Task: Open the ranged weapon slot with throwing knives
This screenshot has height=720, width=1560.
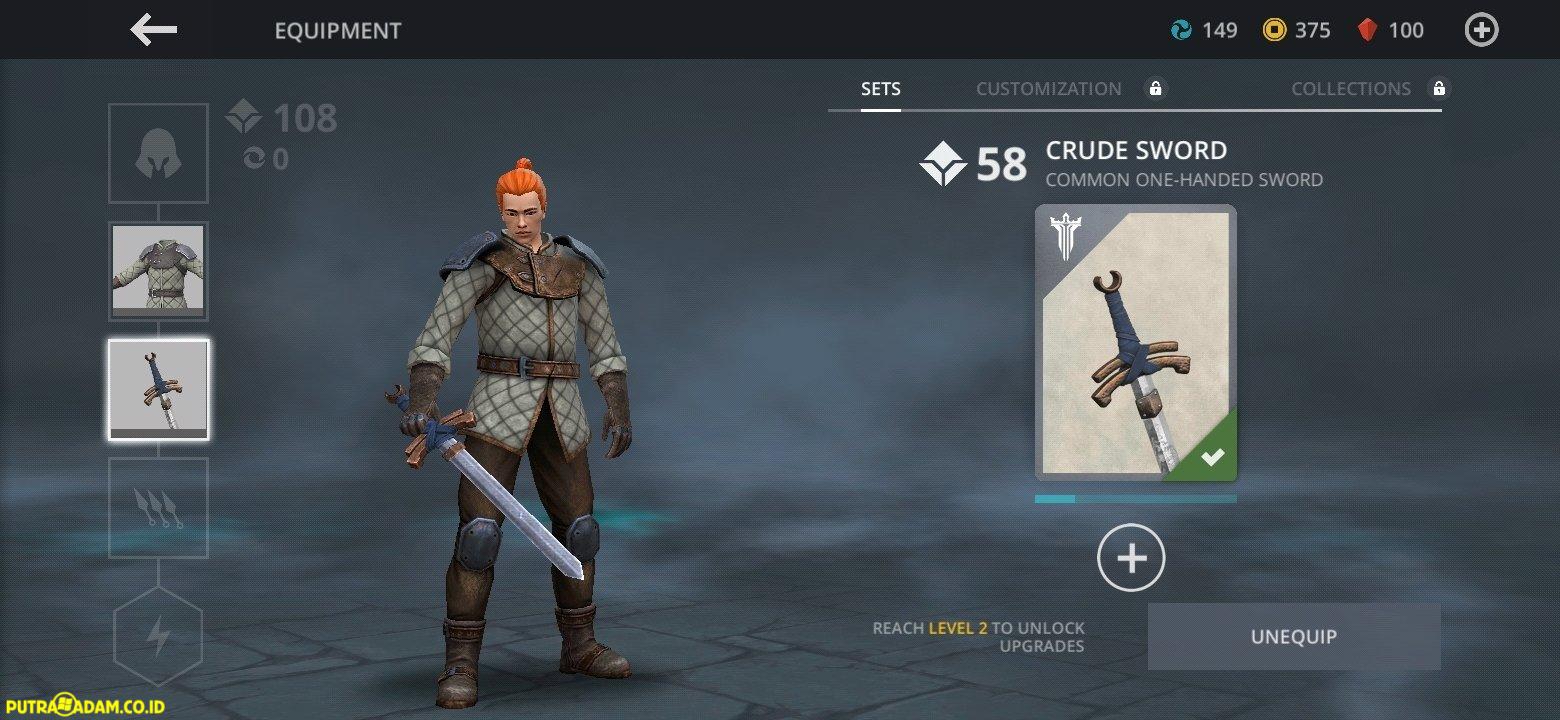Action: coord(157,508)
